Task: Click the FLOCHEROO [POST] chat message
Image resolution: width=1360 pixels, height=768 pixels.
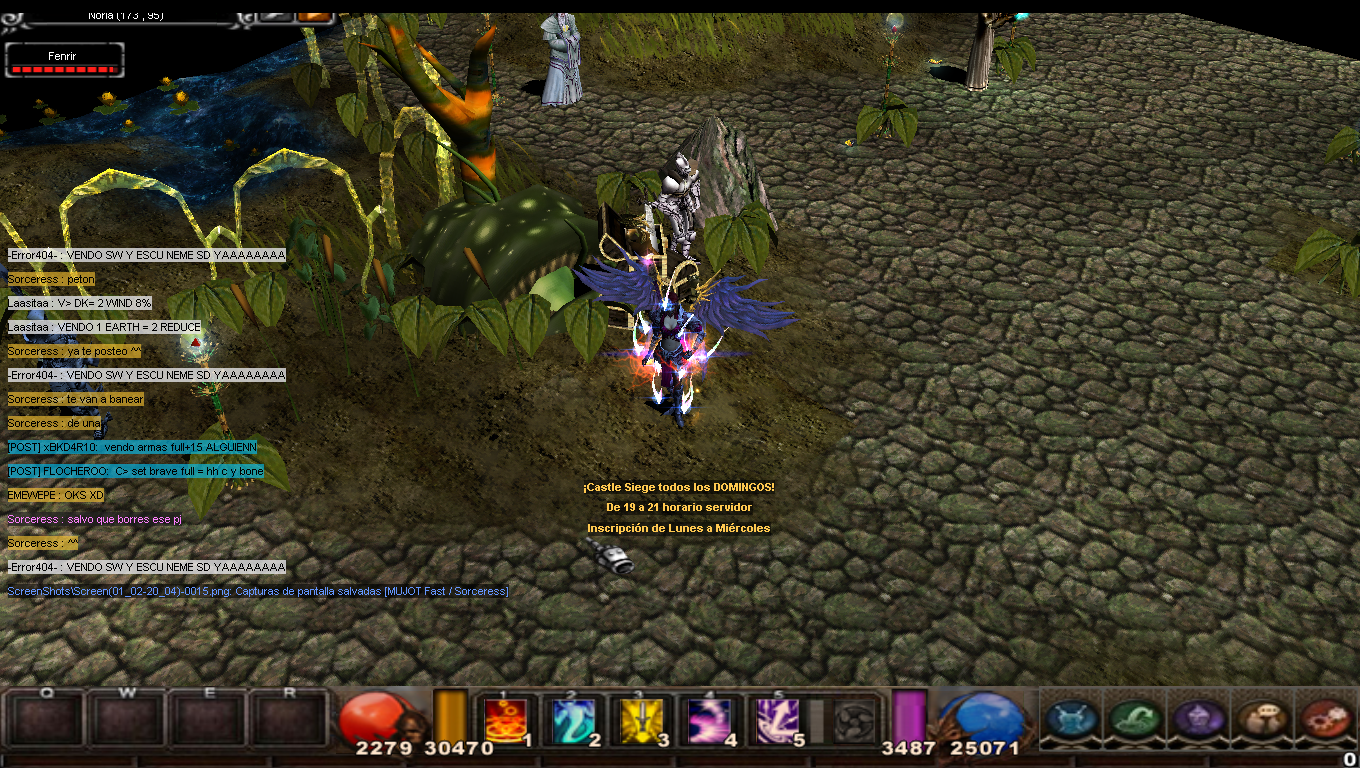Action: point(135,471)
